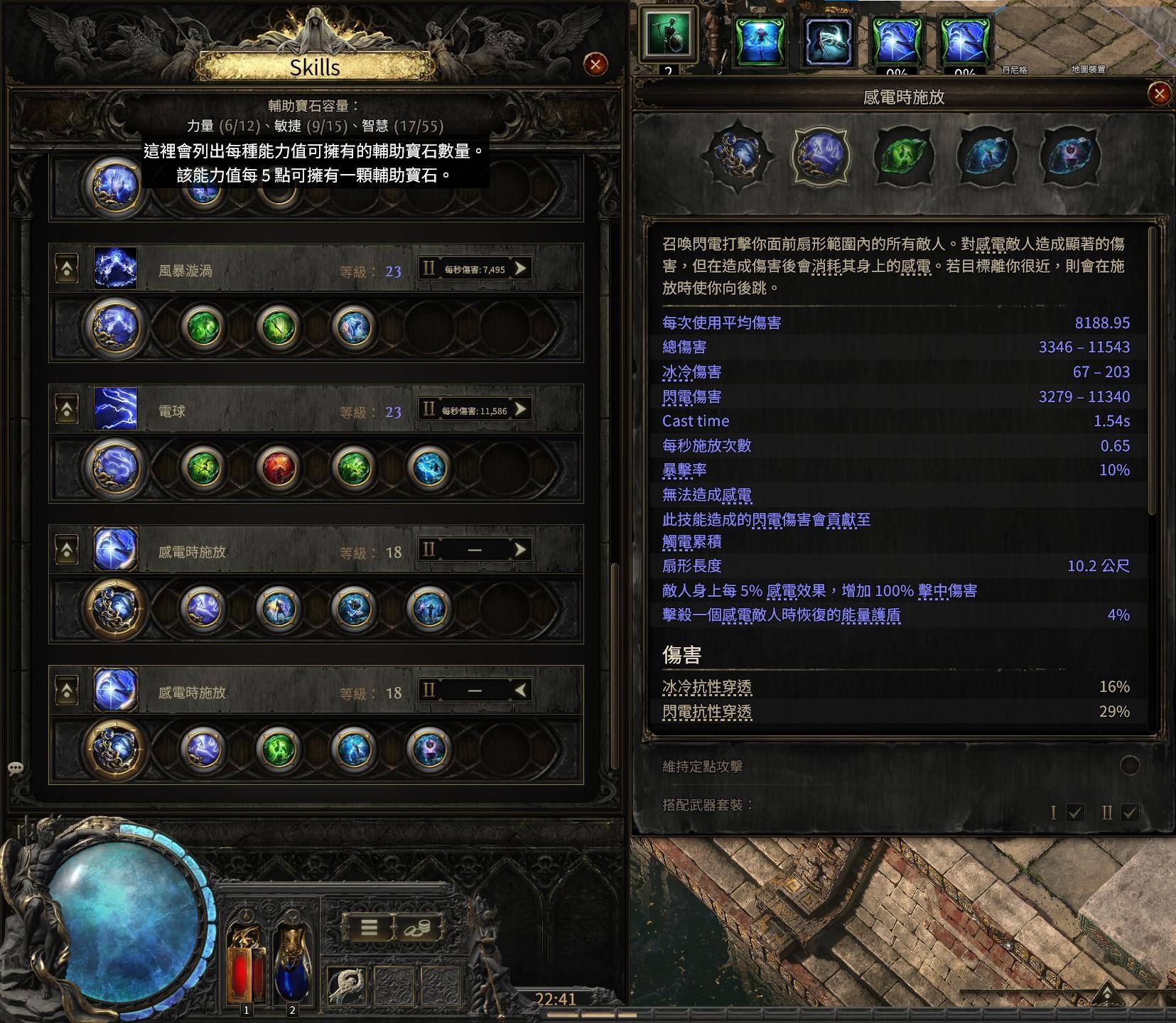Switch to the II weapon set tab for 電球
This screenshot has height=1023, width=1176.
coord(427,411)
